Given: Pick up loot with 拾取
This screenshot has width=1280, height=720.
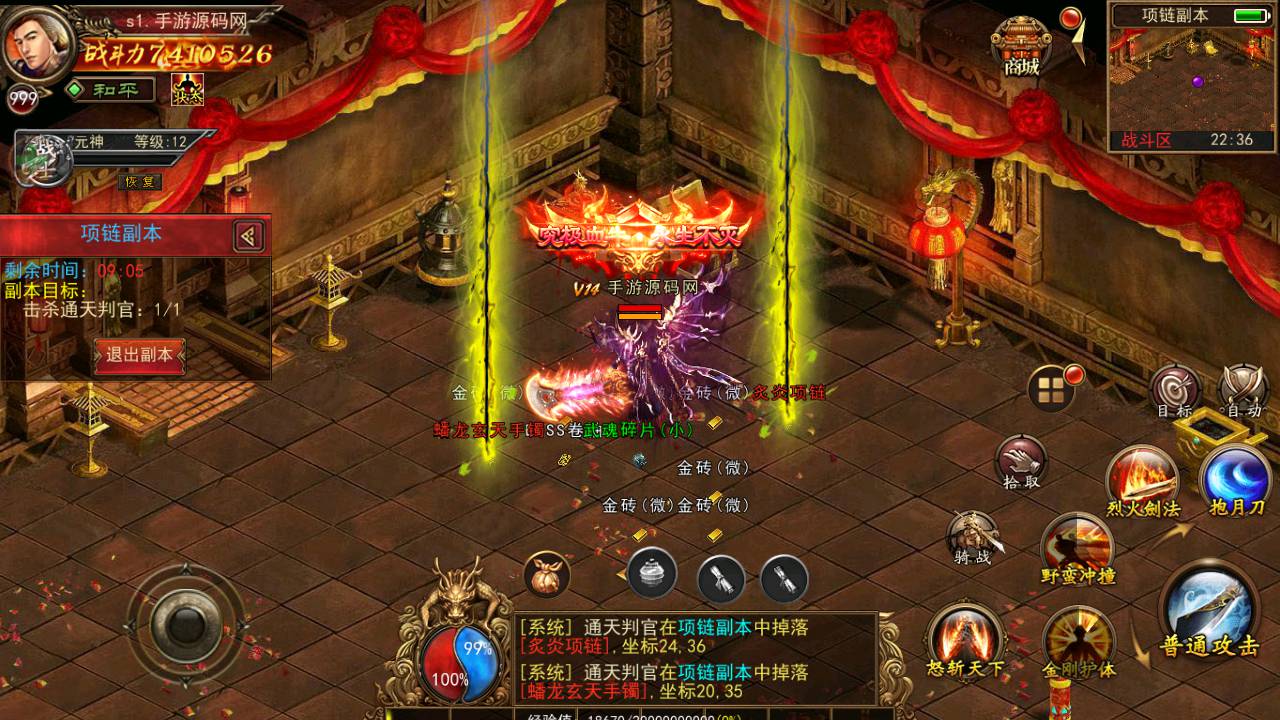Looking at the screenshot, I should pos(1021,464).
